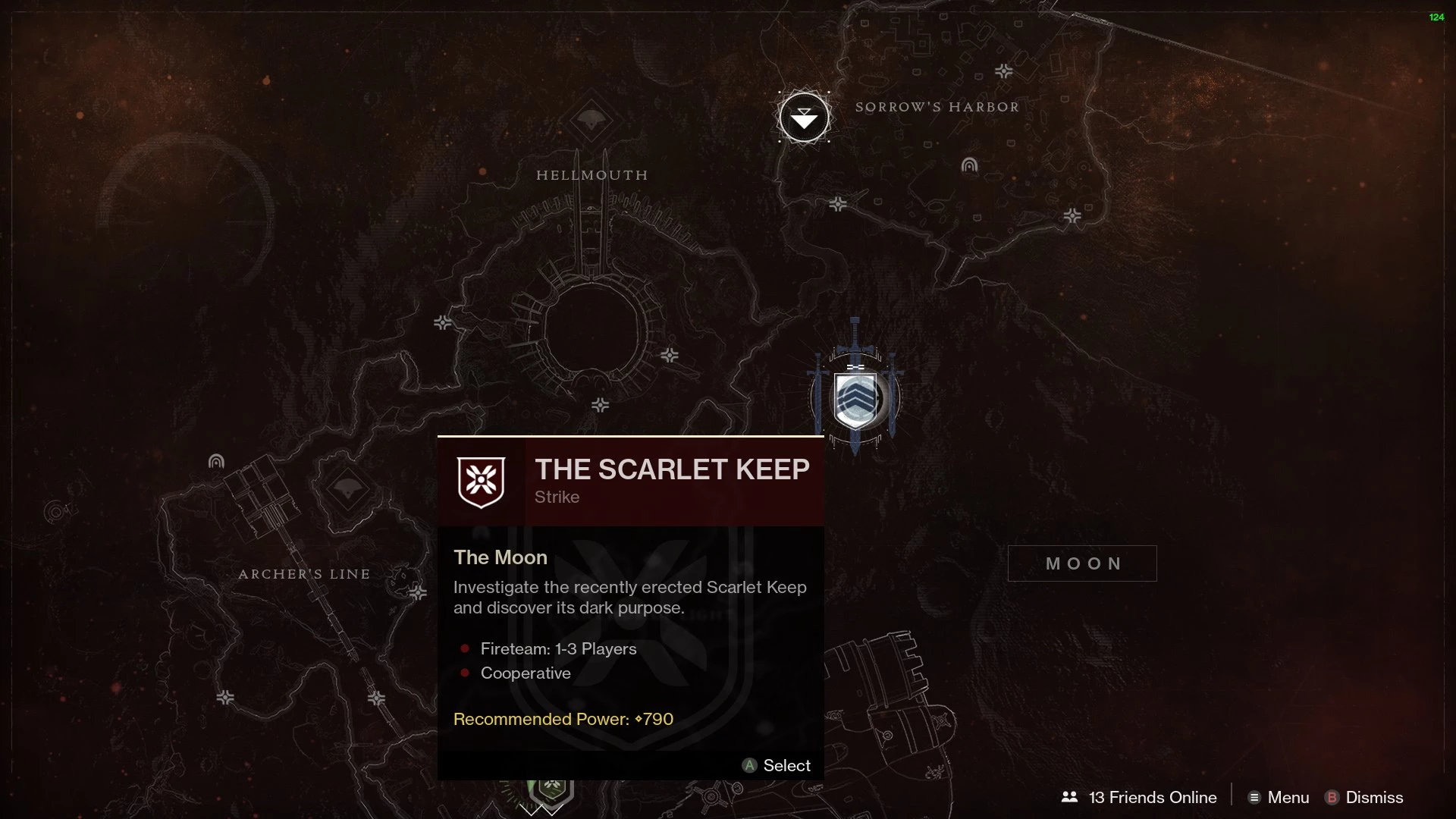This screenshot has width=1456, height=819.
Task: Open the shield emblem with crossed swords
Action: click(855, 398)
